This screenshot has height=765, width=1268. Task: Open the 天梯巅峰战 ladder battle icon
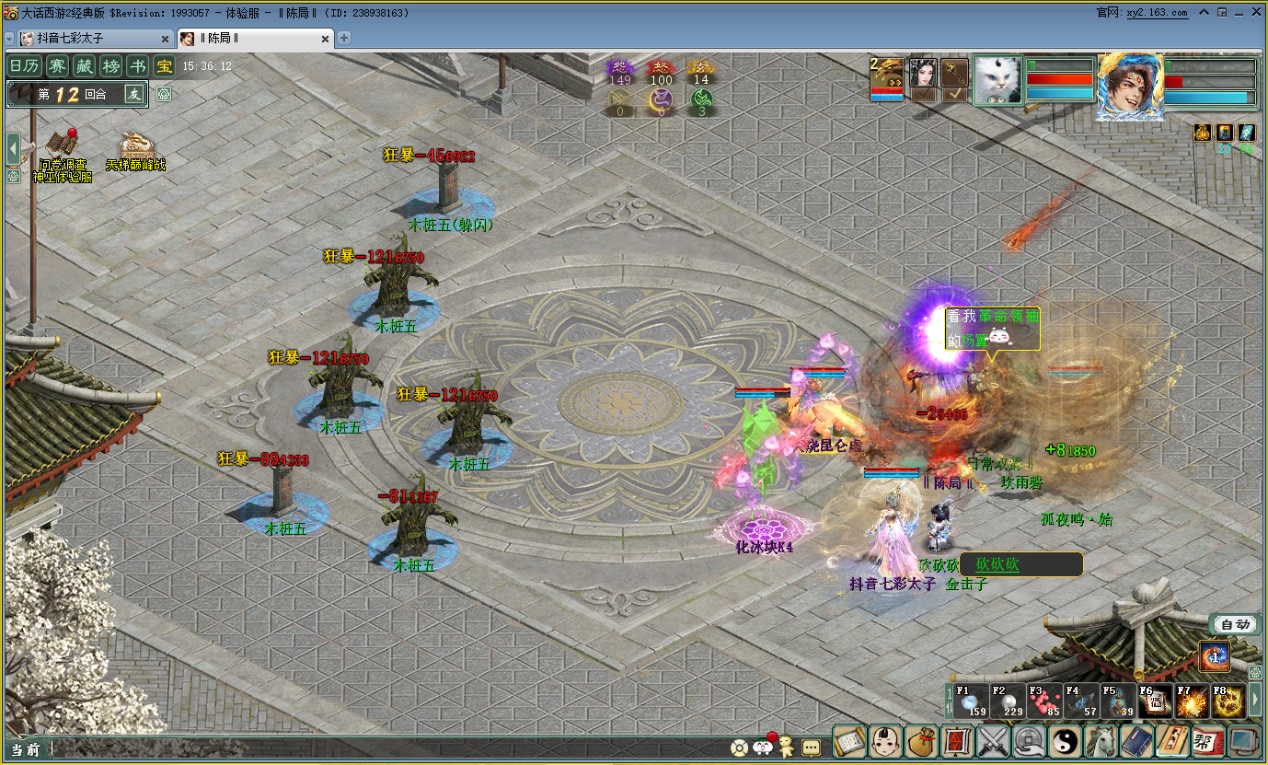click(136, 148)
